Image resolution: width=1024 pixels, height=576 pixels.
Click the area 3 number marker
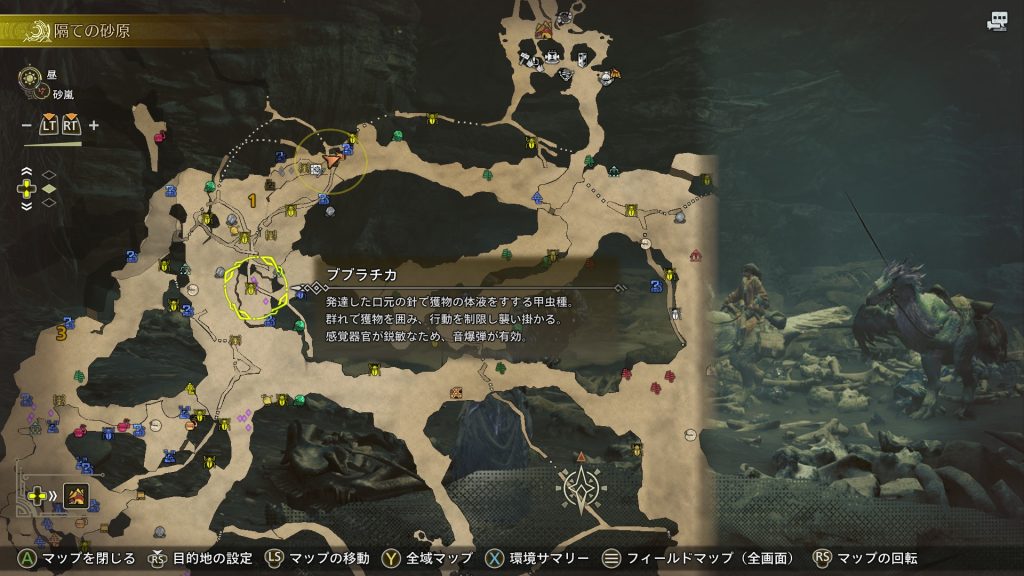(x=62, y=333)
